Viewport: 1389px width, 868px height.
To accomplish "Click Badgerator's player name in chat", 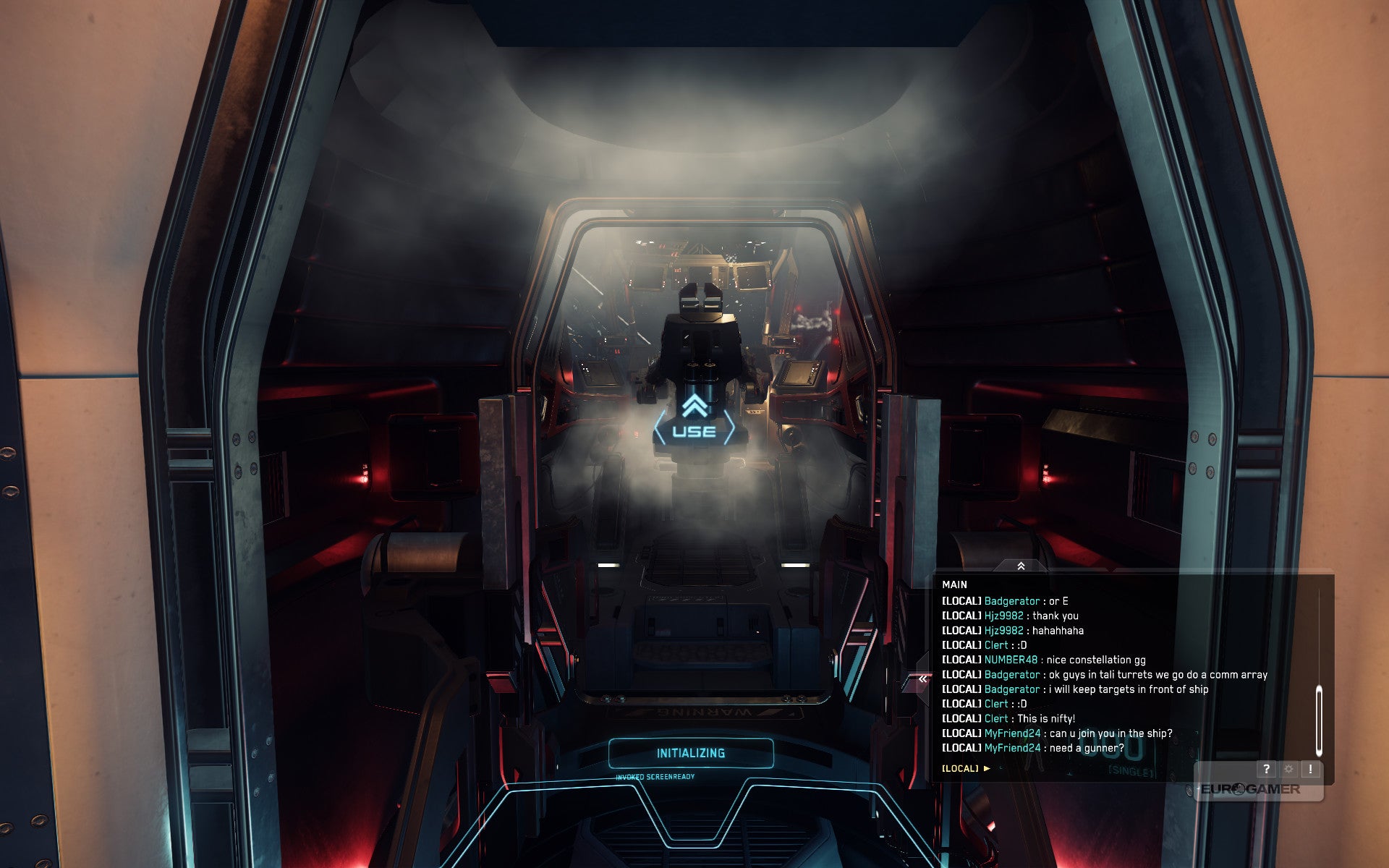I will (1012, 600).
